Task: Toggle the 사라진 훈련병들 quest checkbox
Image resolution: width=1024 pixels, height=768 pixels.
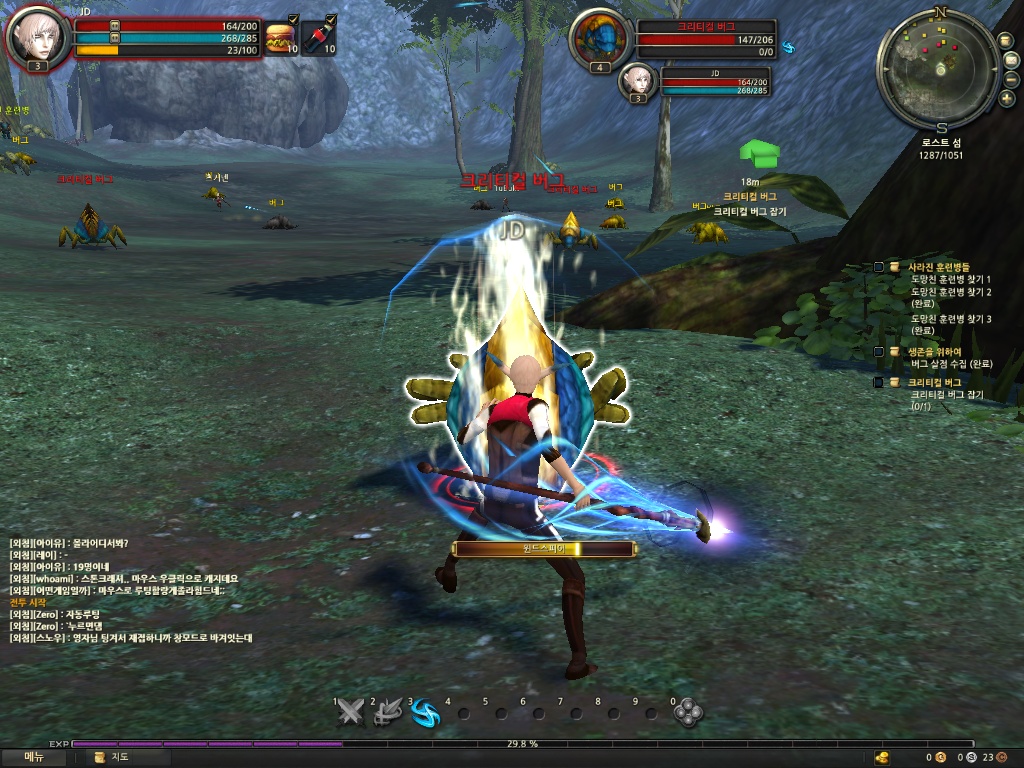Action: [878, 267]
